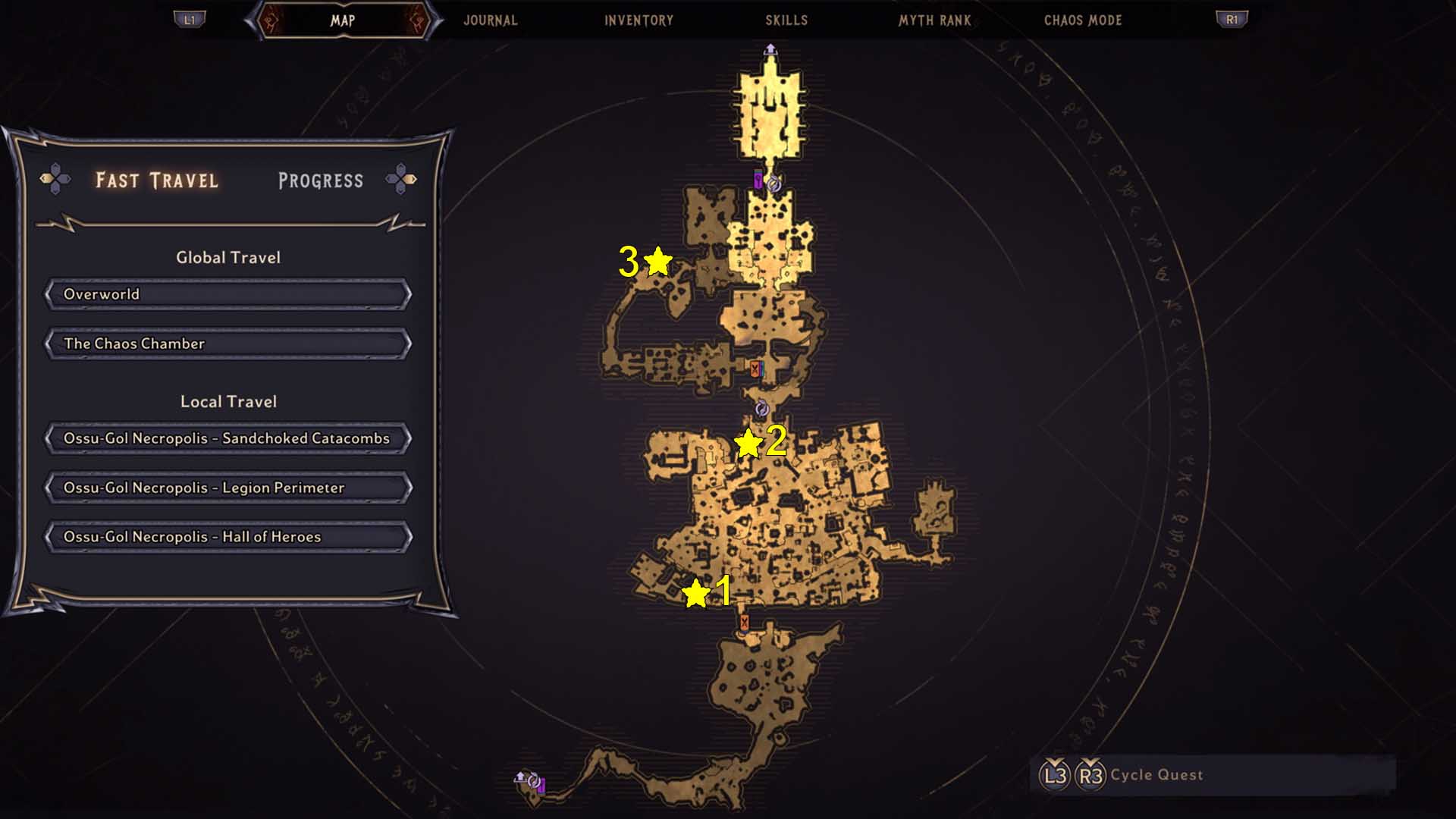Open the fast travel station icon above star 2
This screenshot has width=1456, height=819.
(762, 408)
